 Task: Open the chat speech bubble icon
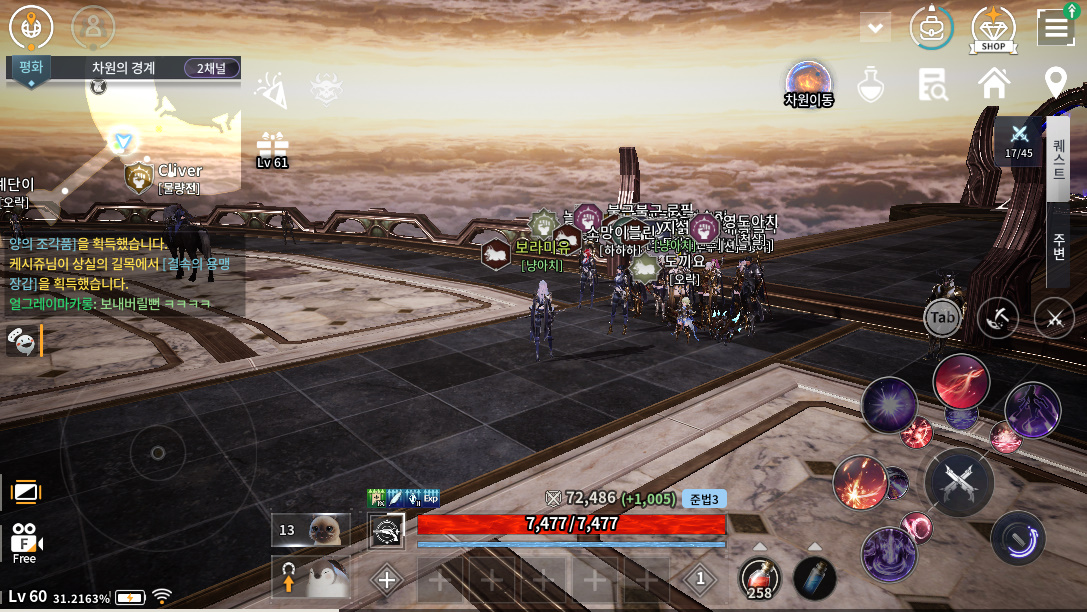pos(19,340)
